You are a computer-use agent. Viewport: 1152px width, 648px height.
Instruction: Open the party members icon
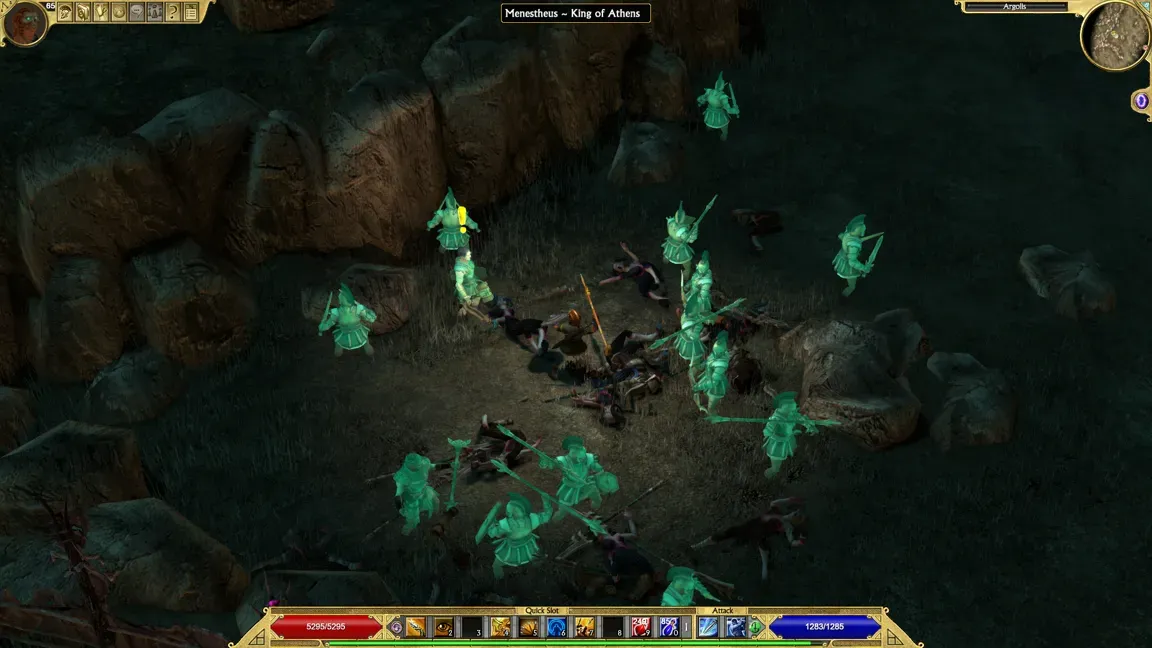(155, 12)
